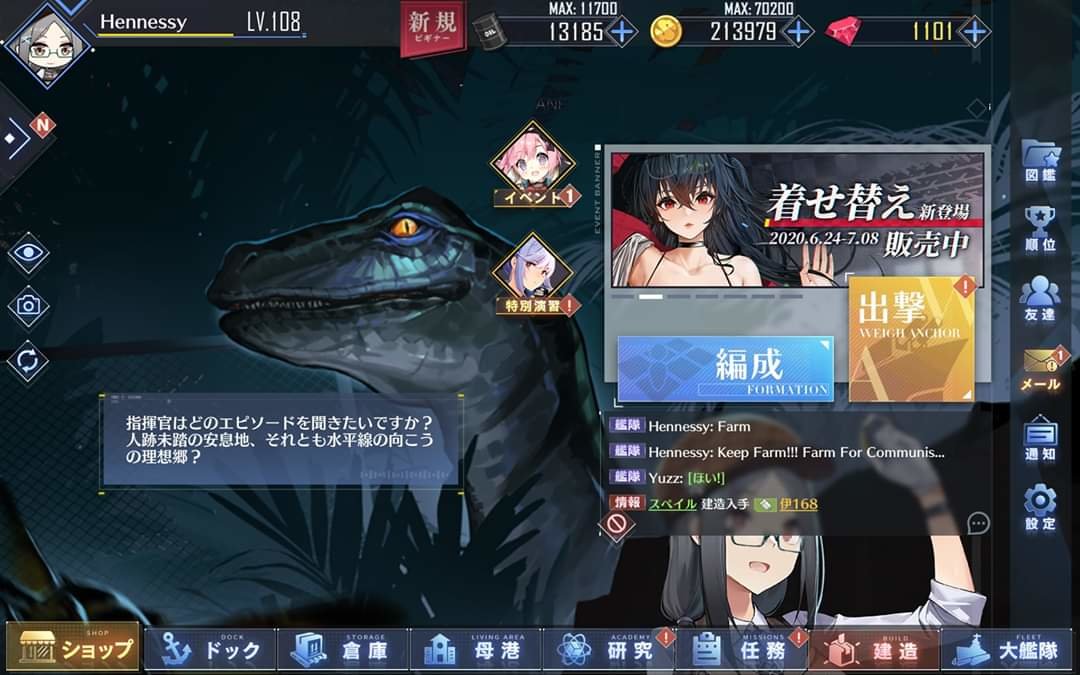Image resolution: width=1080 pixels, height=675 pixels.
Task: Enter the 母港 living area
Action: 477,649
